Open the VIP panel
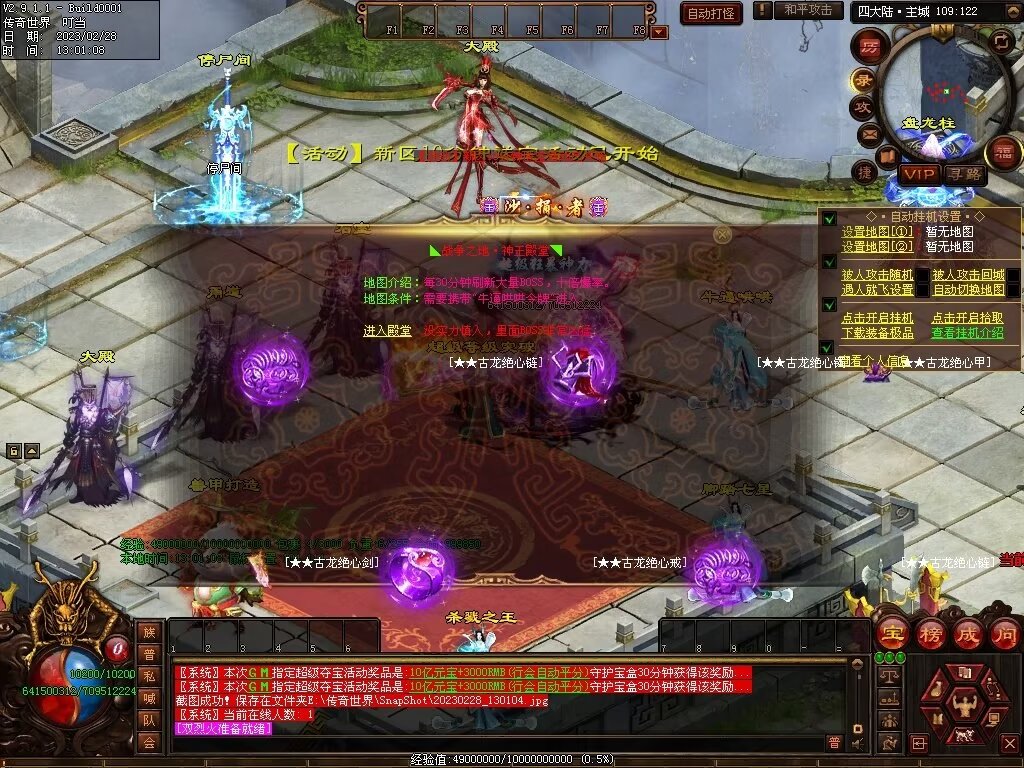1024x768 pixels. [x=917, y=174]
